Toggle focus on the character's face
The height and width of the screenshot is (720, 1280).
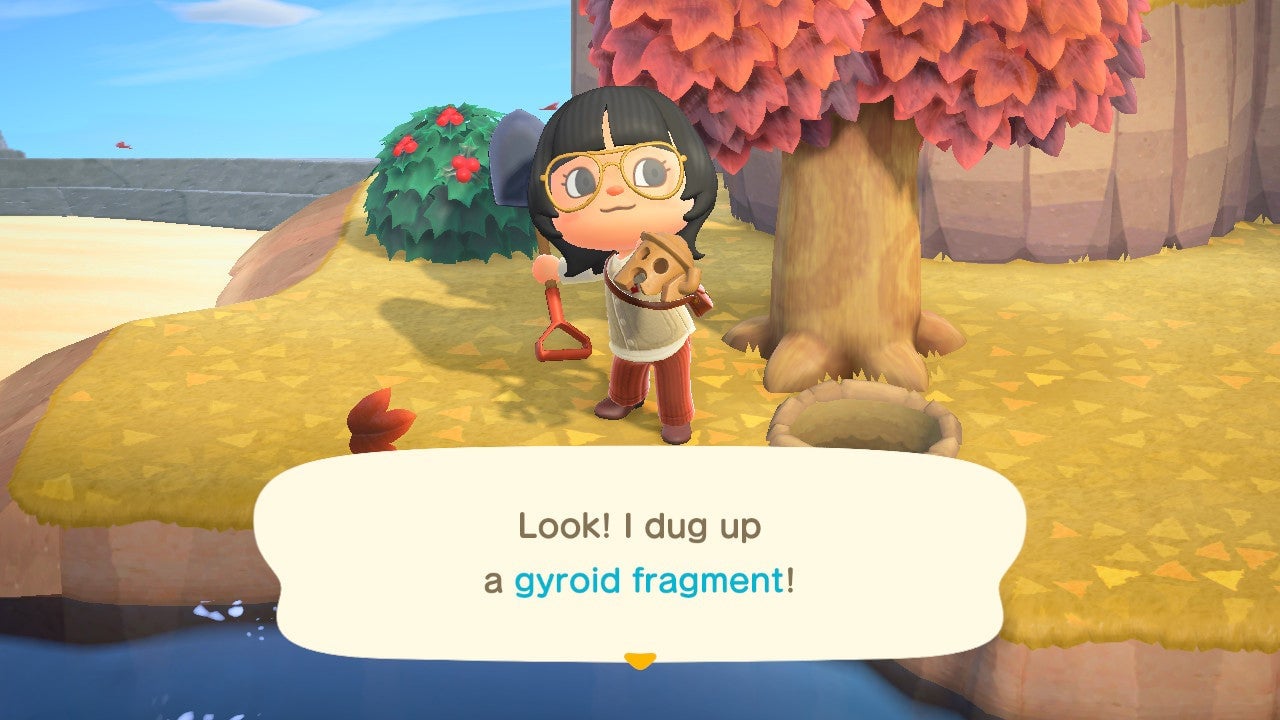coord(615,200)
